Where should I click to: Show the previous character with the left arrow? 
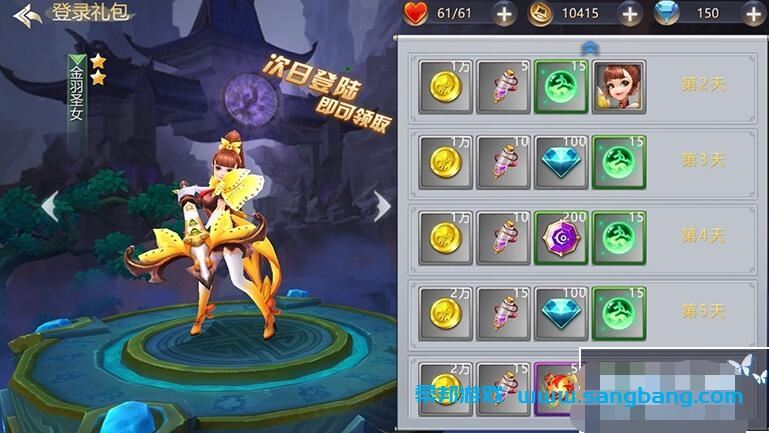[48, 207]
